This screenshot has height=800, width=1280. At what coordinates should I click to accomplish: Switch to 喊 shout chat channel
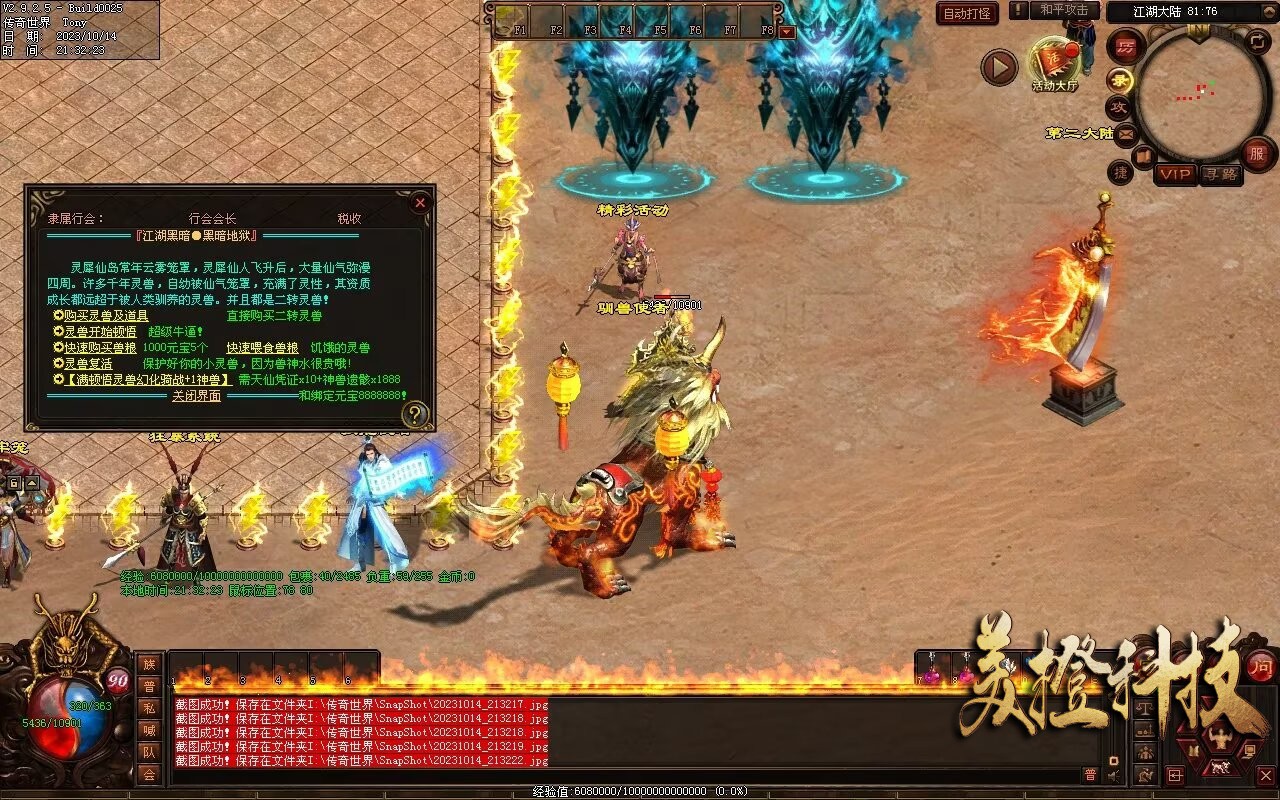point(149,730)
